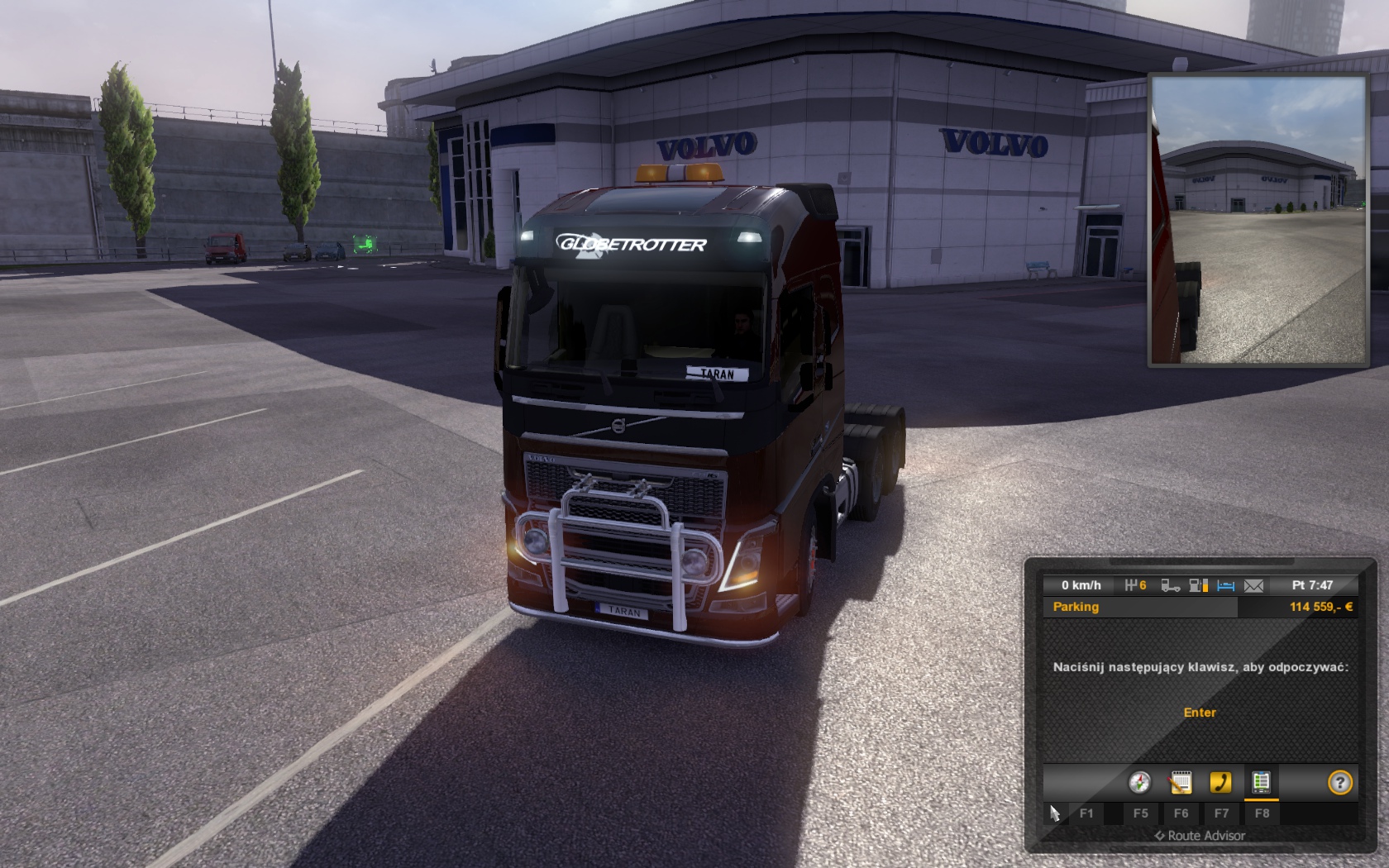Click the truck damage status icon
Screen dimensions: 1389x868
(x=1170, y=585)
